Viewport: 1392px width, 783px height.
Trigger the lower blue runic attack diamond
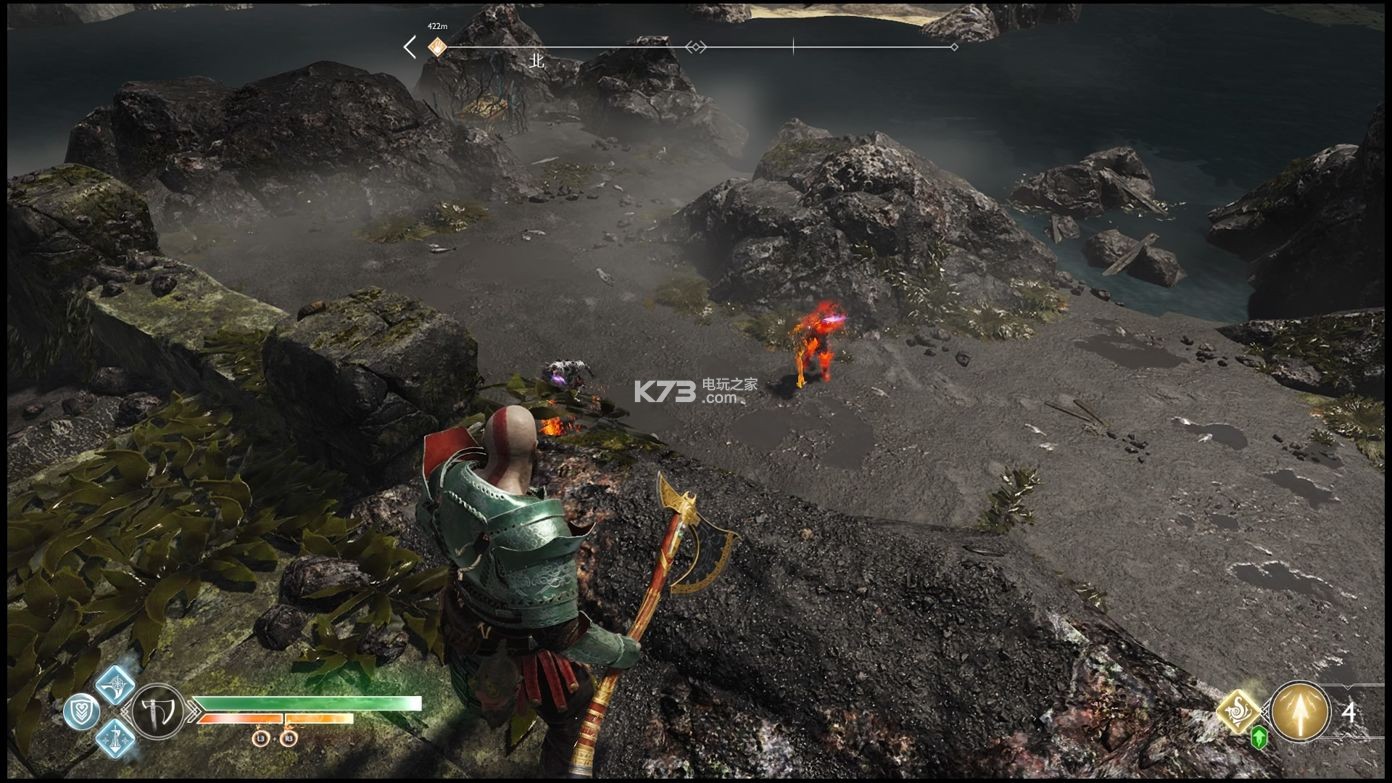pos(115,739)
